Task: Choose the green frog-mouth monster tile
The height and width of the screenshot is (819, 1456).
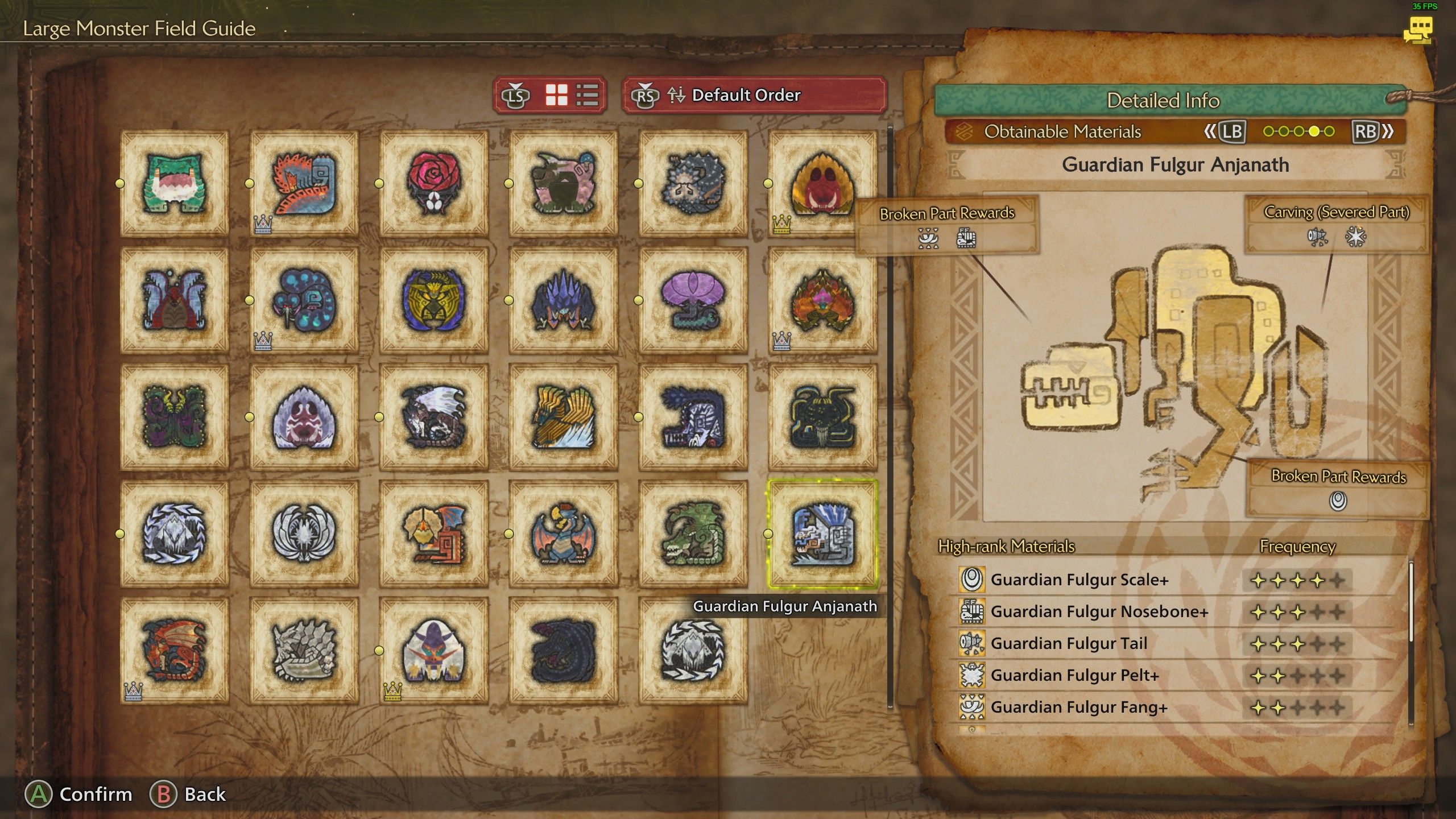Action: click(175, 183)
